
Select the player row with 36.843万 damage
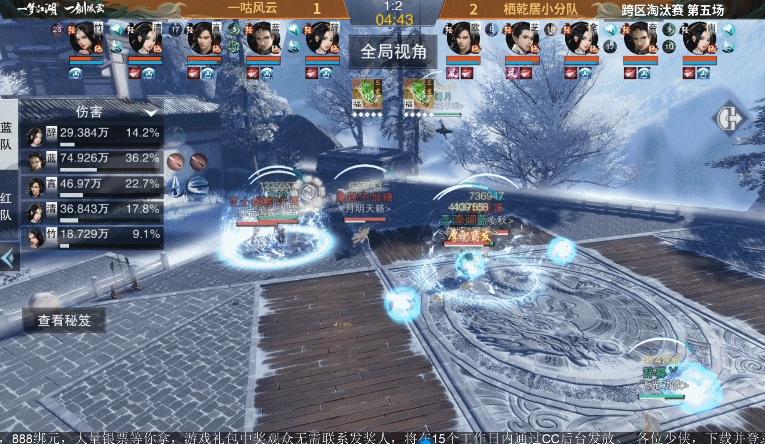[92, 209]
